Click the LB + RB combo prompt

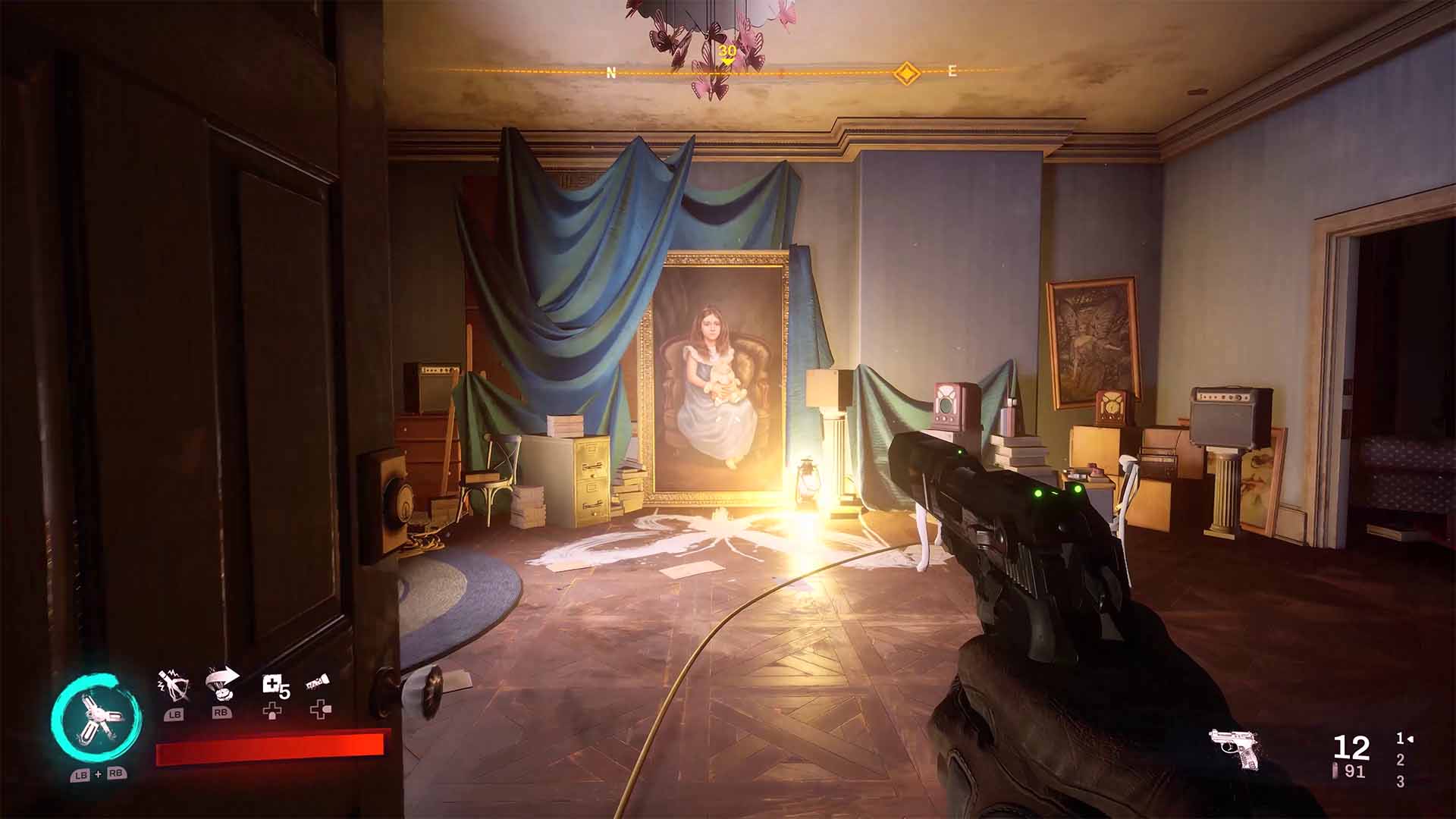[99, 775]
